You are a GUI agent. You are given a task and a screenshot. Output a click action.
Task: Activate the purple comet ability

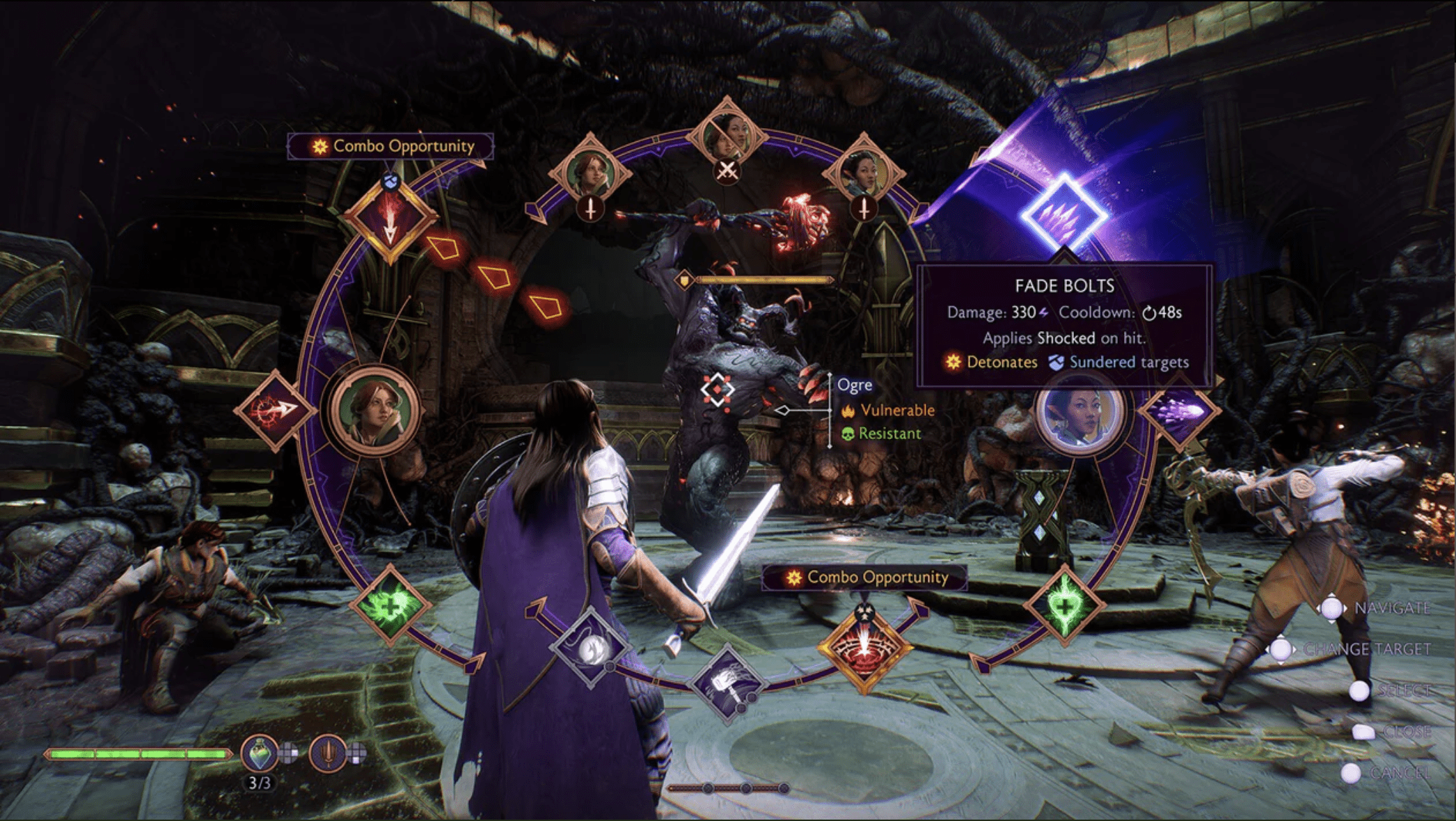pos(1180,410)
